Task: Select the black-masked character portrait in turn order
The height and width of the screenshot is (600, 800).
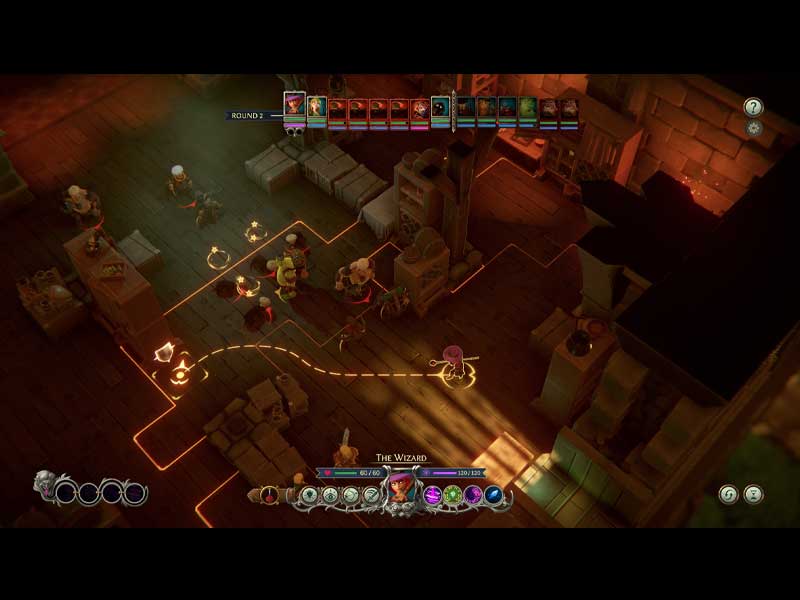Action: tap(440, 107)
